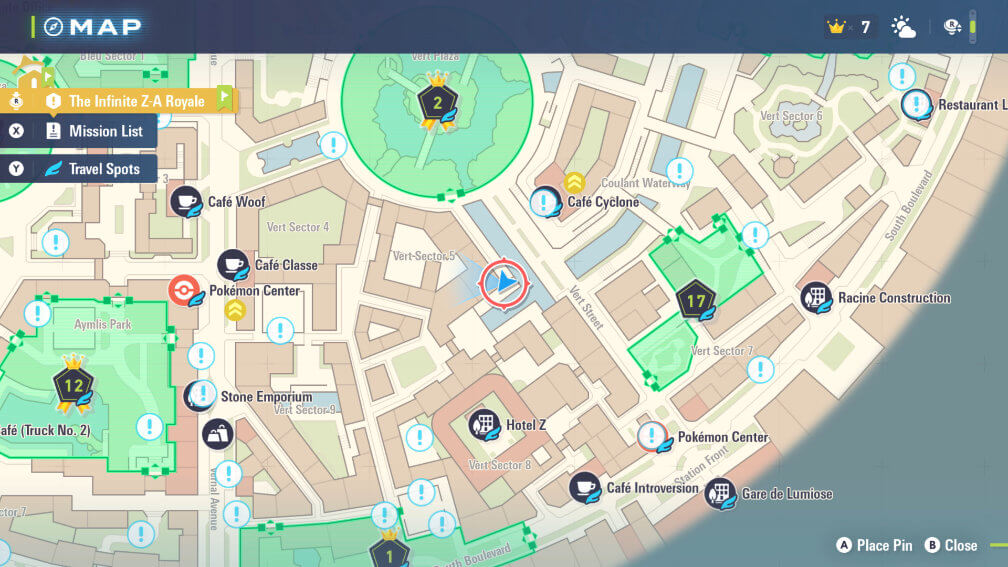Select the wild zone 12 badge
The image size is (1008, 567).
point(73,385)
